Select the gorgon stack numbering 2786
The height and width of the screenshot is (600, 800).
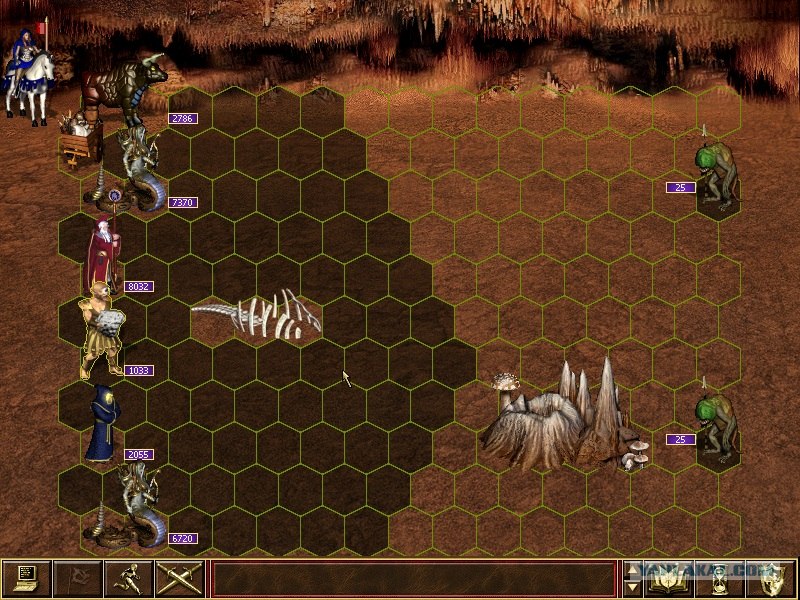point(125,92)
